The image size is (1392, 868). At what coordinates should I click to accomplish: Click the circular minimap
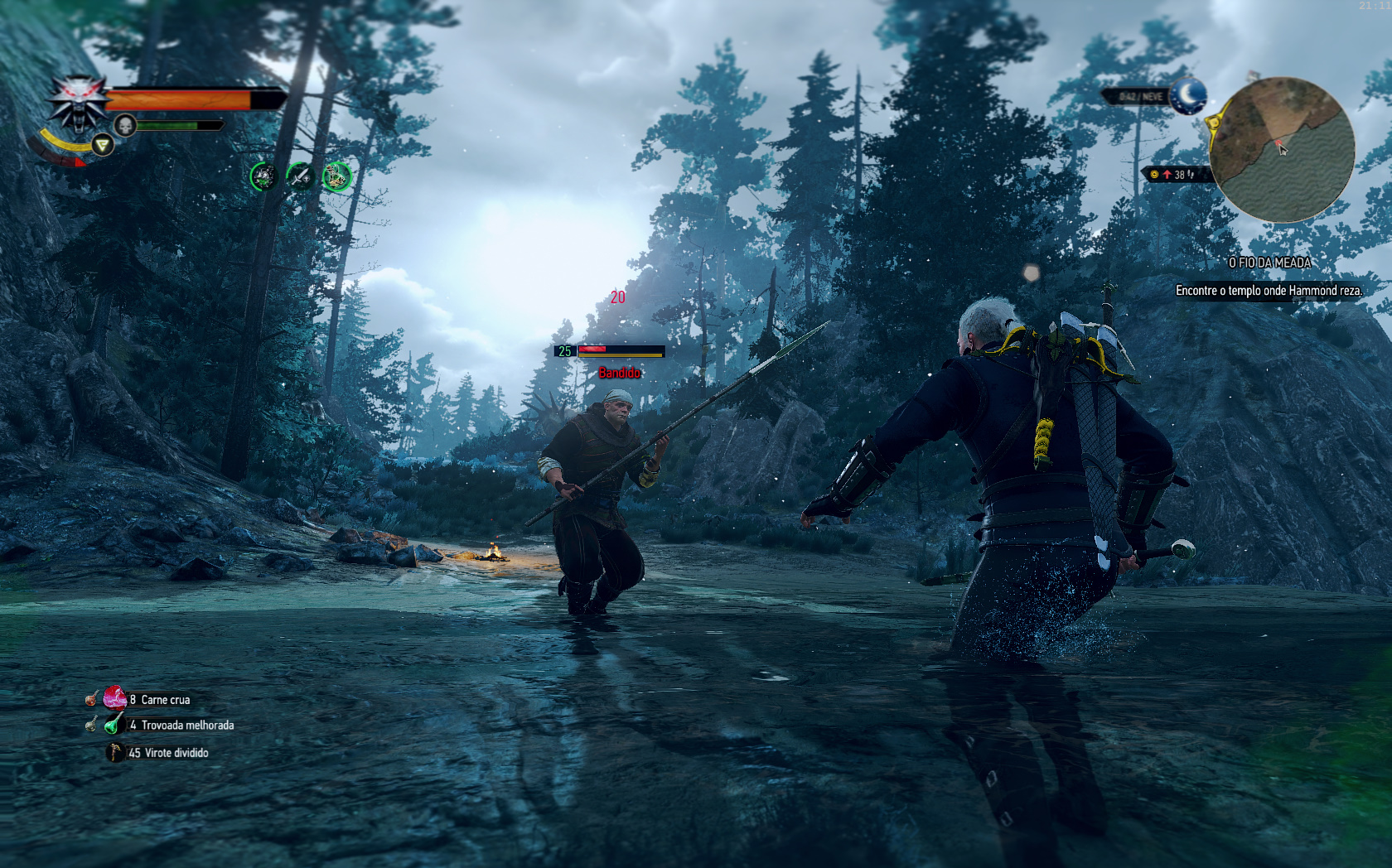pos(1281,150)
